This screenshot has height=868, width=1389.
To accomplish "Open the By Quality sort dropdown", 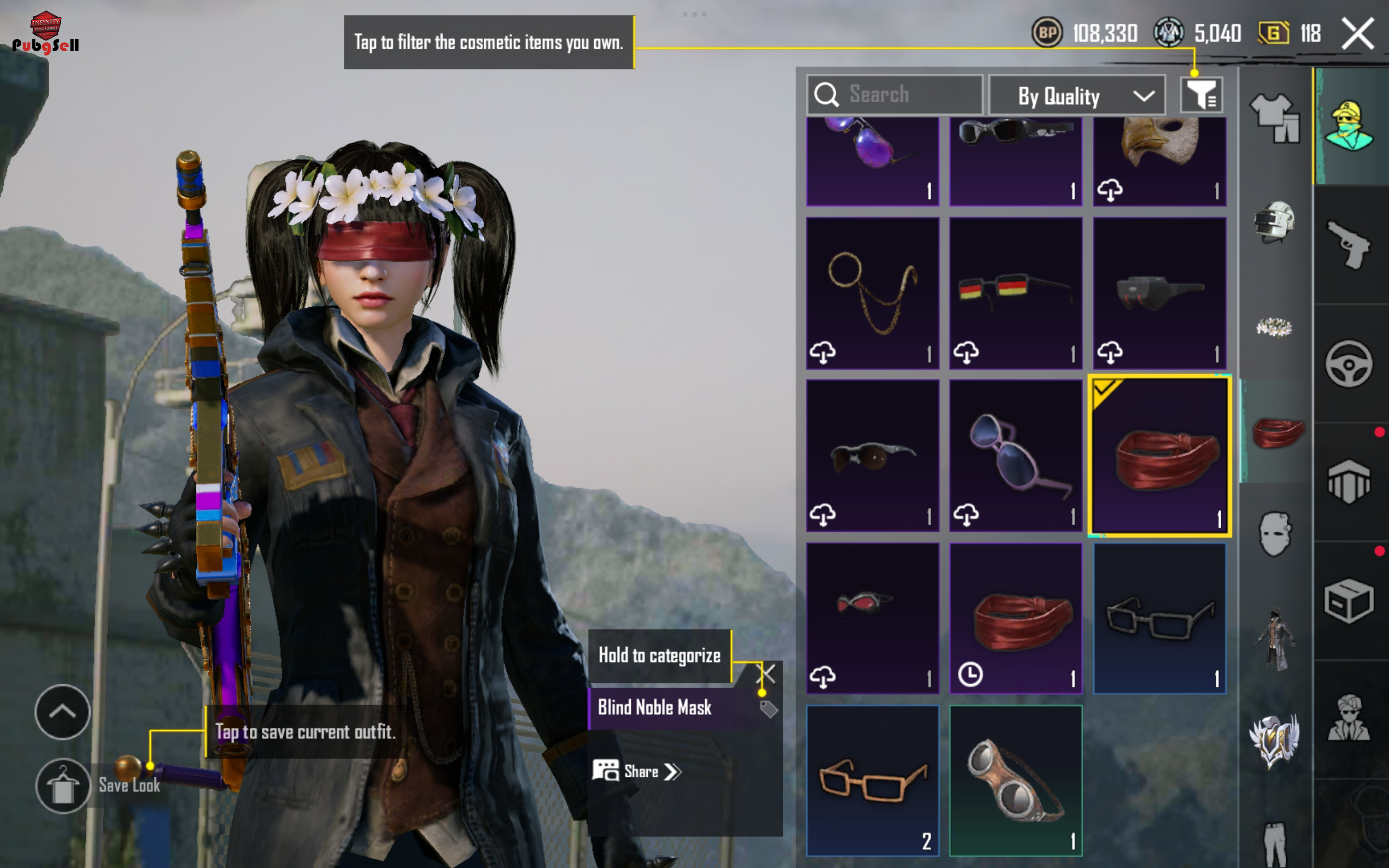I will [1077, 96].
